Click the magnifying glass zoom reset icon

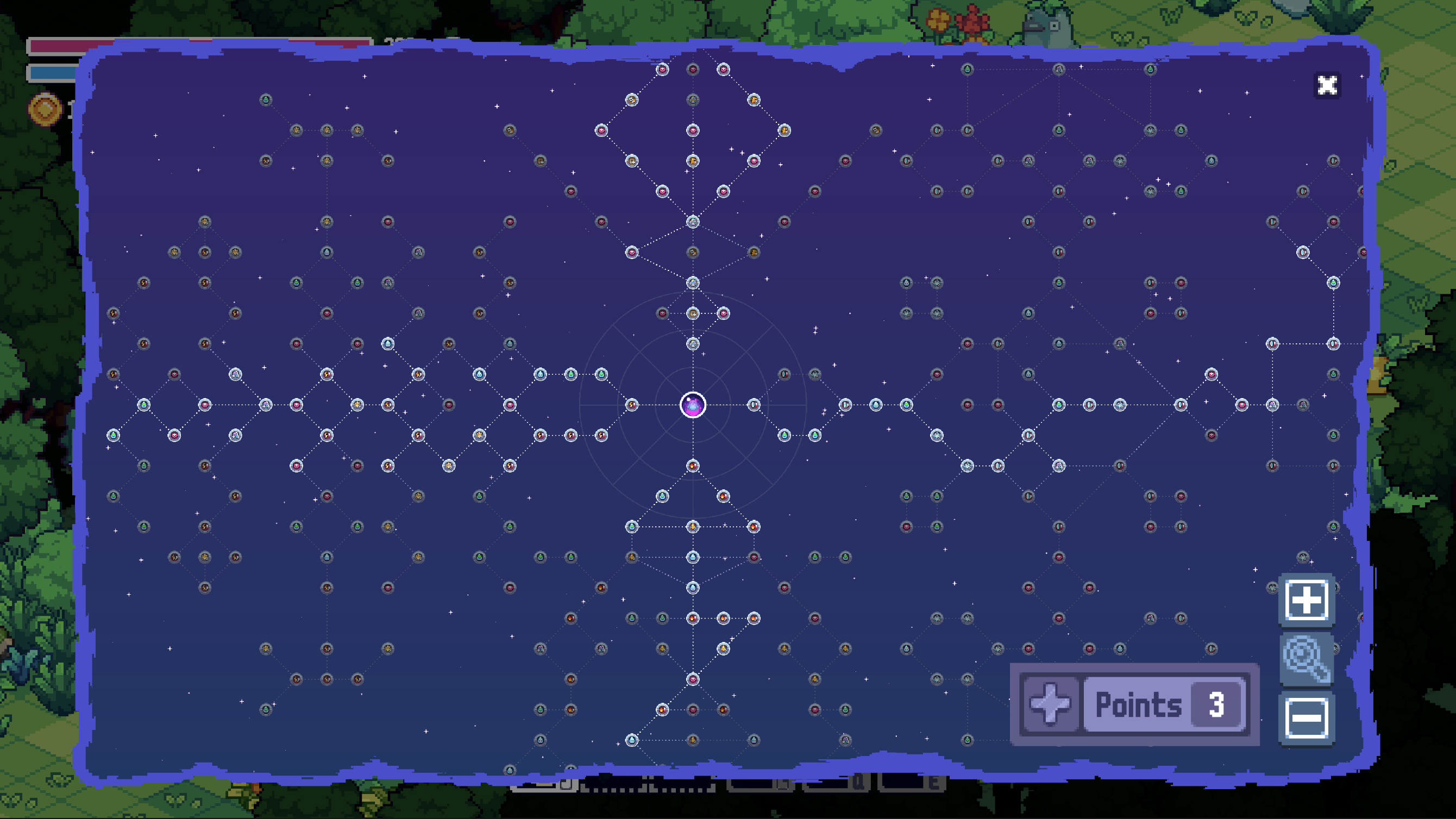[1307, 659]
